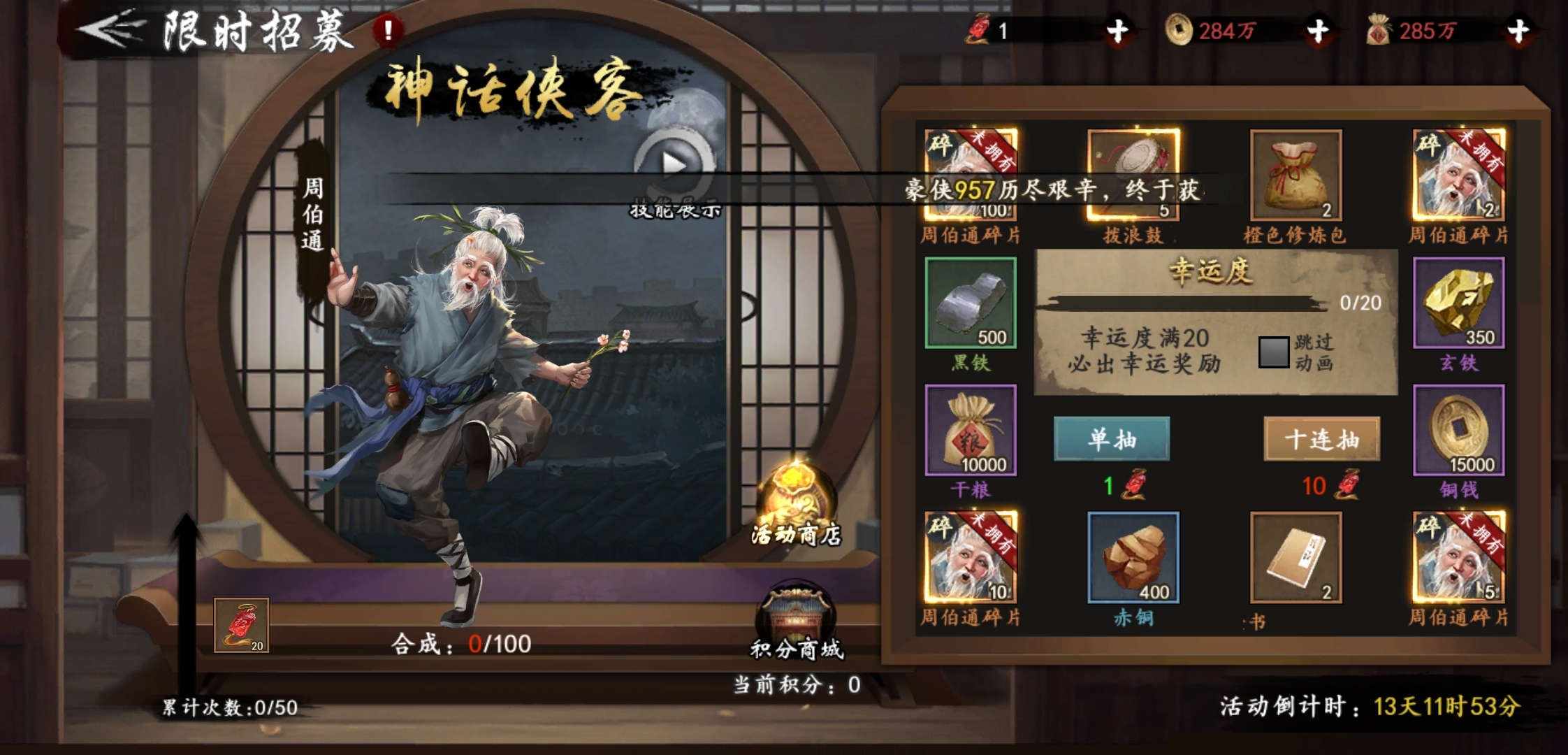Select the black iron (黑铁) reward
Screen dimensions: 1568x755
pos(971,303)
